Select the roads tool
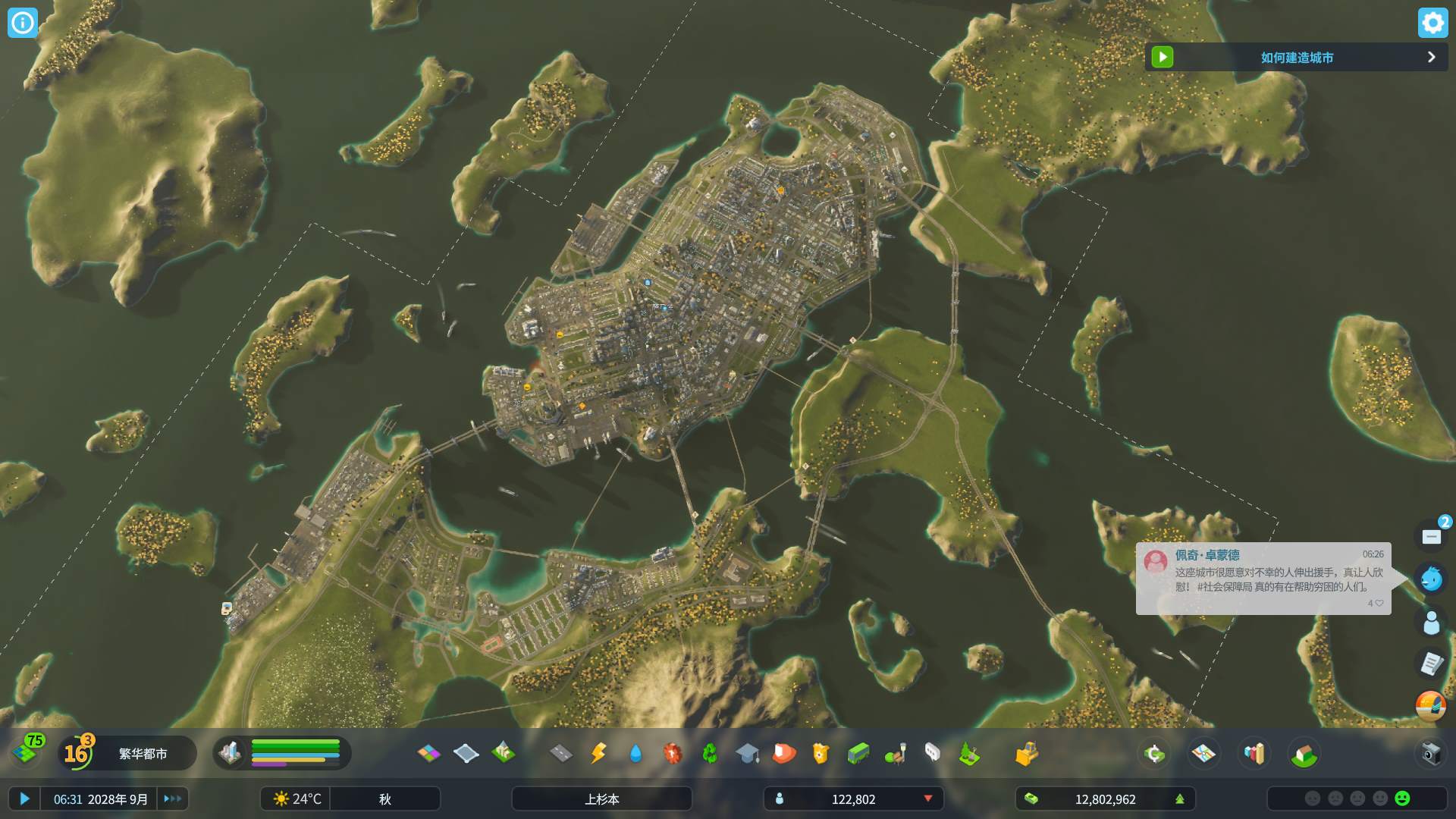 (x=561, y=753)
